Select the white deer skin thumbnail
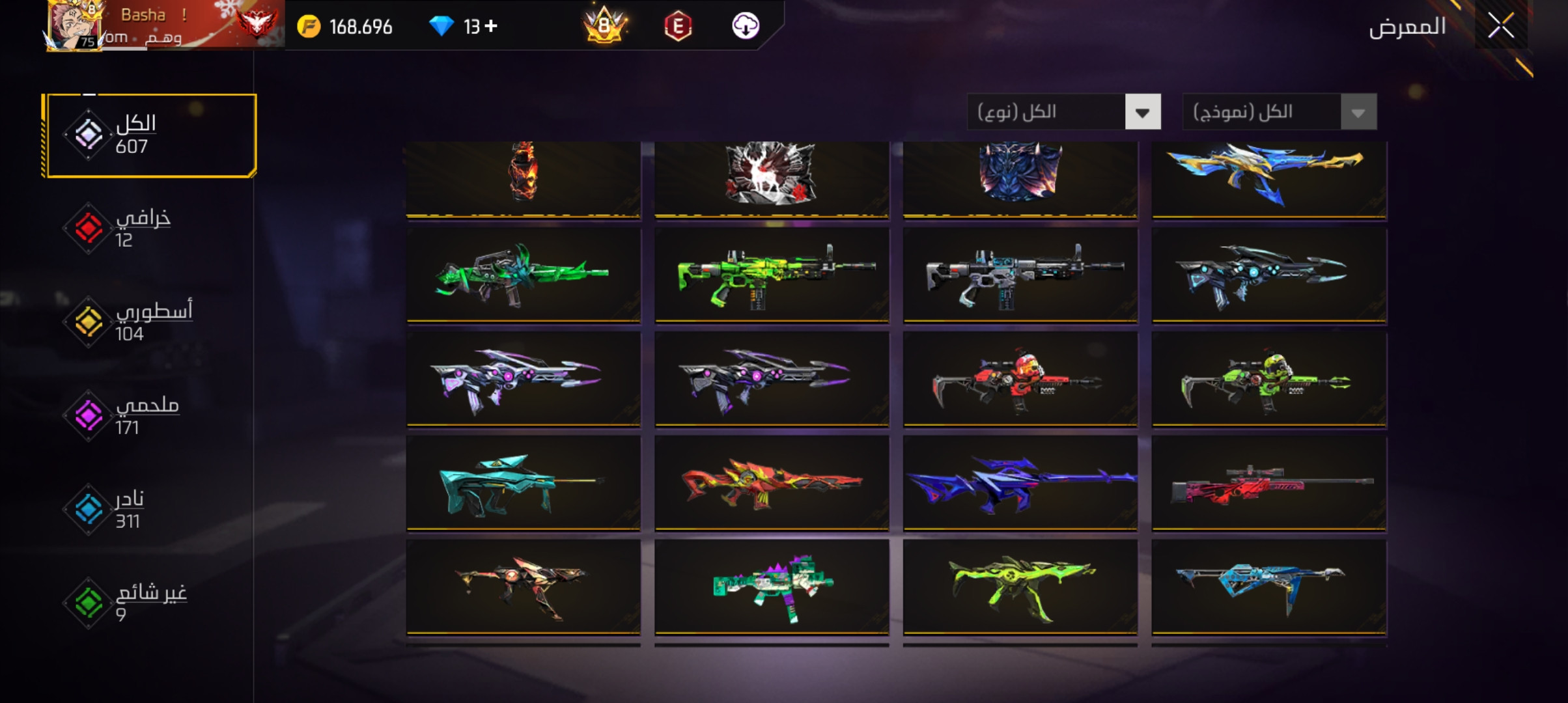The width and height of the screenshot is (1568, 703). pyautogui.click(x=772, y=176)
